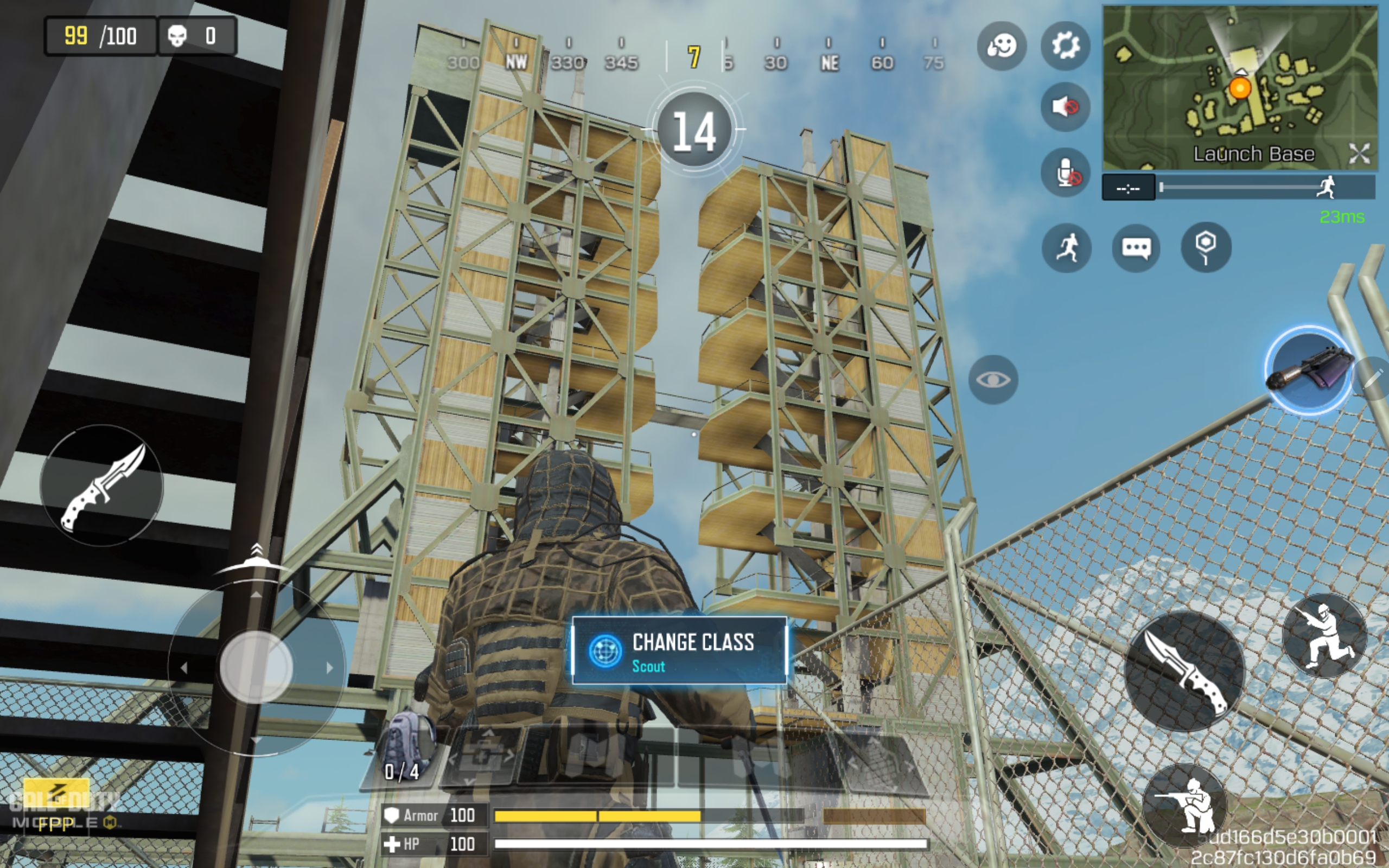
Task: Open the quick chat speech bubble
Action: tap(1136, 248)
